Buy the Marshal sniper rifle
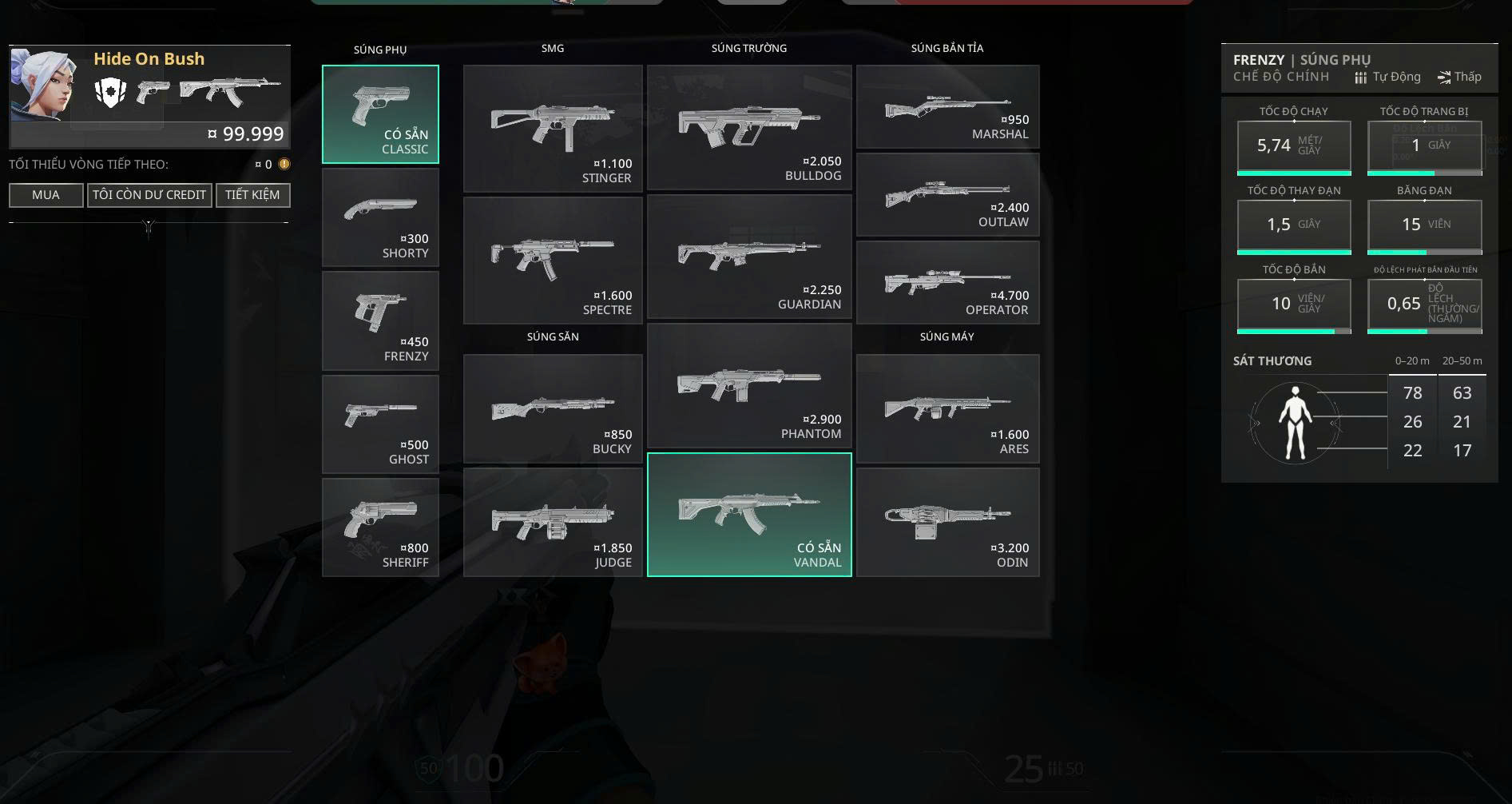Image resolution: width=1512 pixels, height=804 pixels. click(947, 107)
